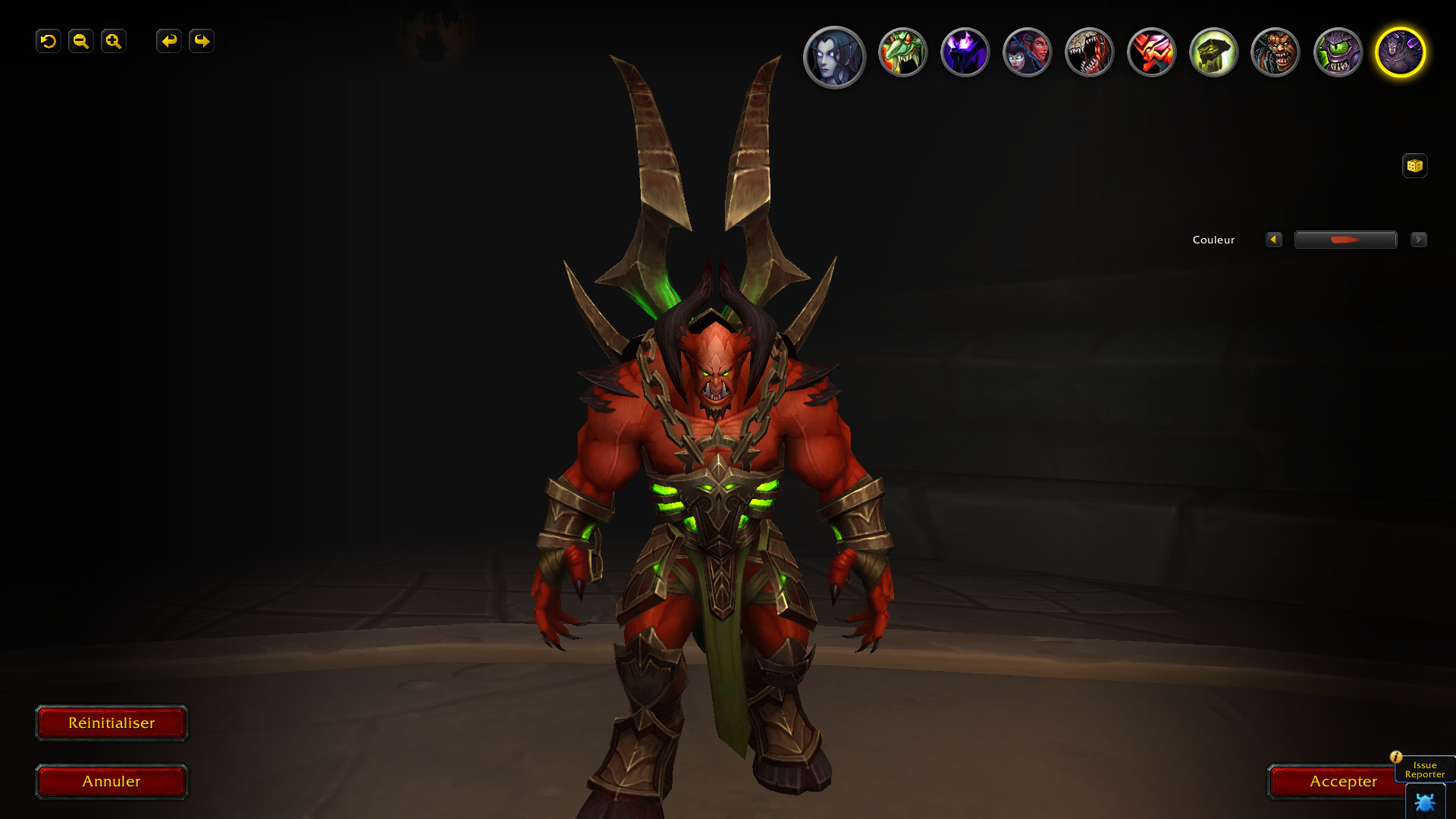Rotate the model left with the left arrow

pyautogui.click(x=168, y=41)
